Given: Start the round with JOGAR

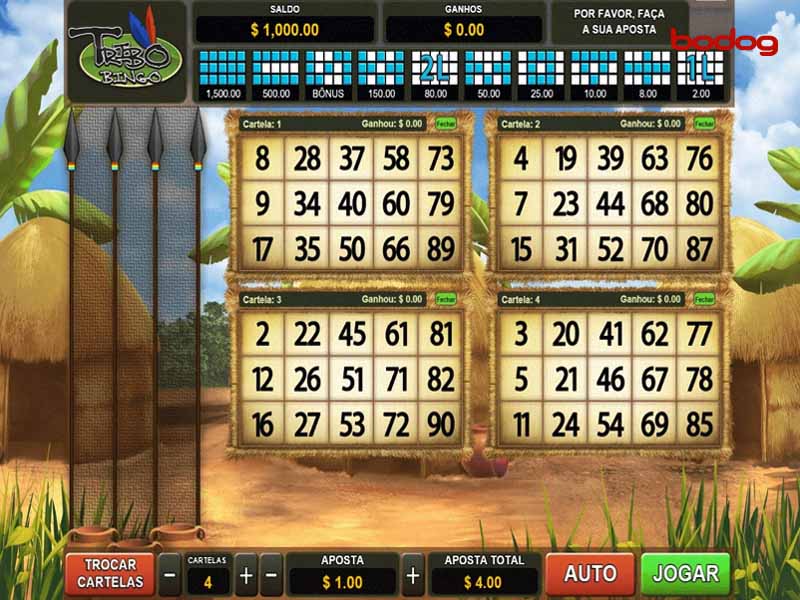Looking at the screenshot, I should tap(686, 574).
